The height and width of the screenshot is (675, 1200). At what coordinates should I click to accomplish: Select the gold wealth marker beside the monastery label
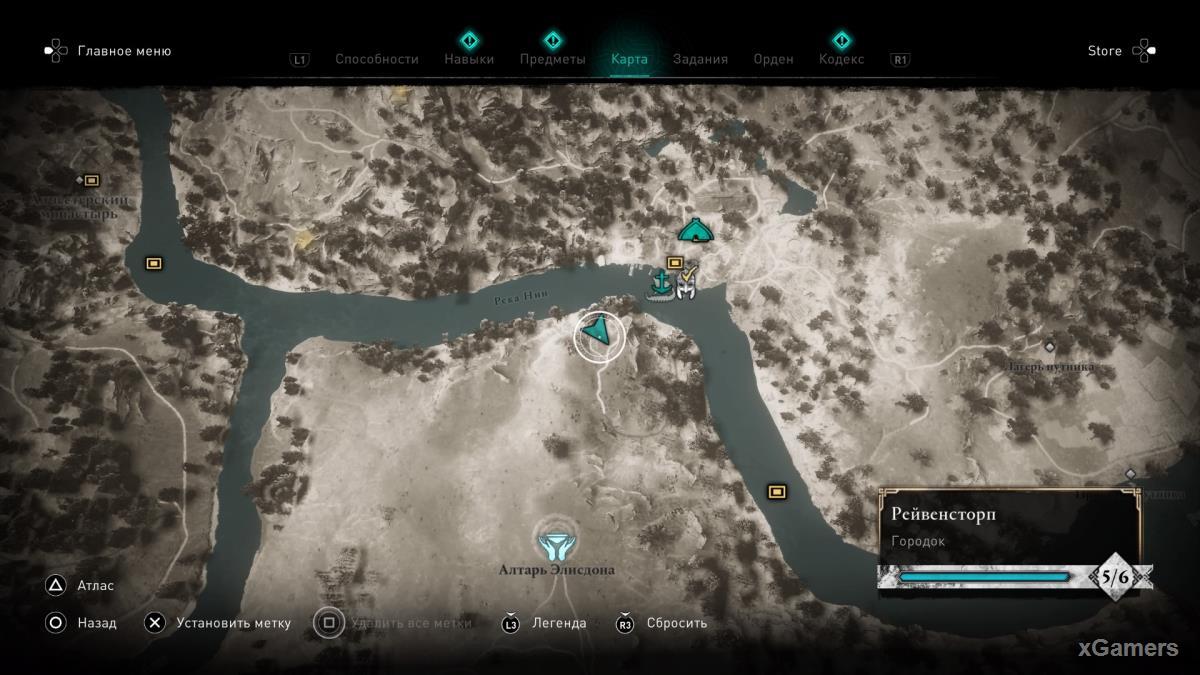[92, 180]
